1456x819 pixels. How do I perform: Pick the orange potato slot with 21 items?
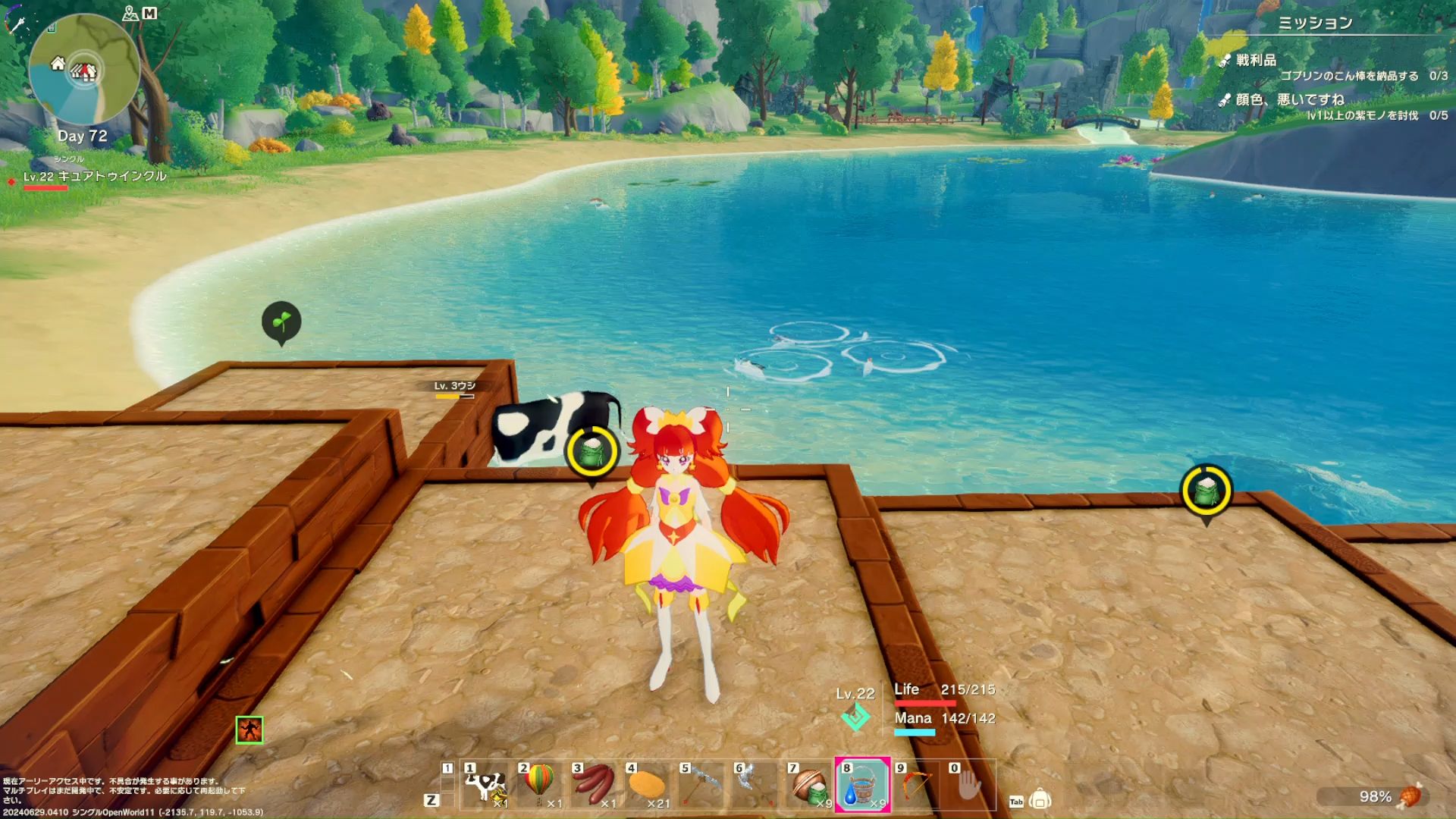647,786
